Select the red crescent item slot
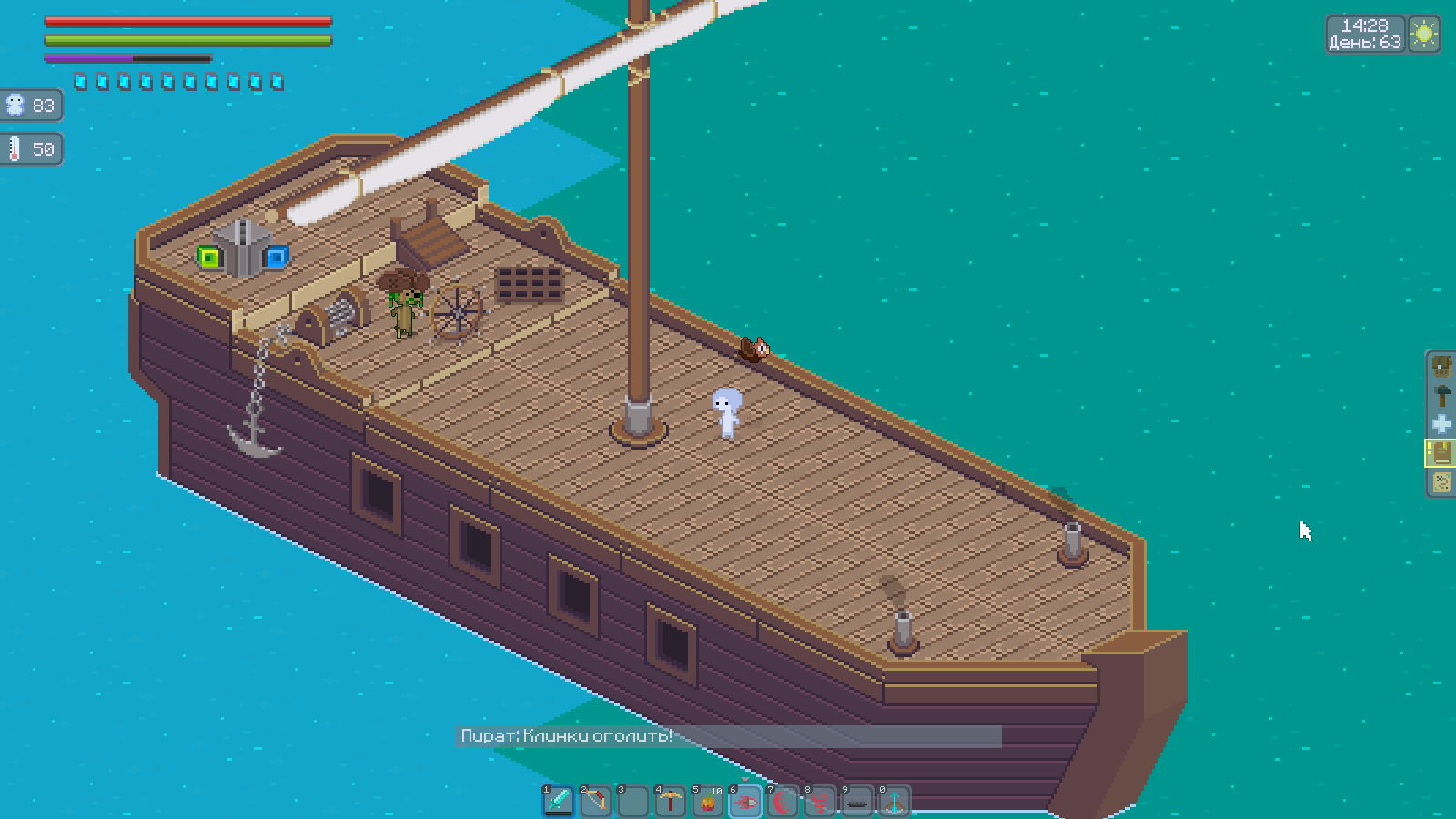This screenshot has width=1456, height=819. click(783, 801)
